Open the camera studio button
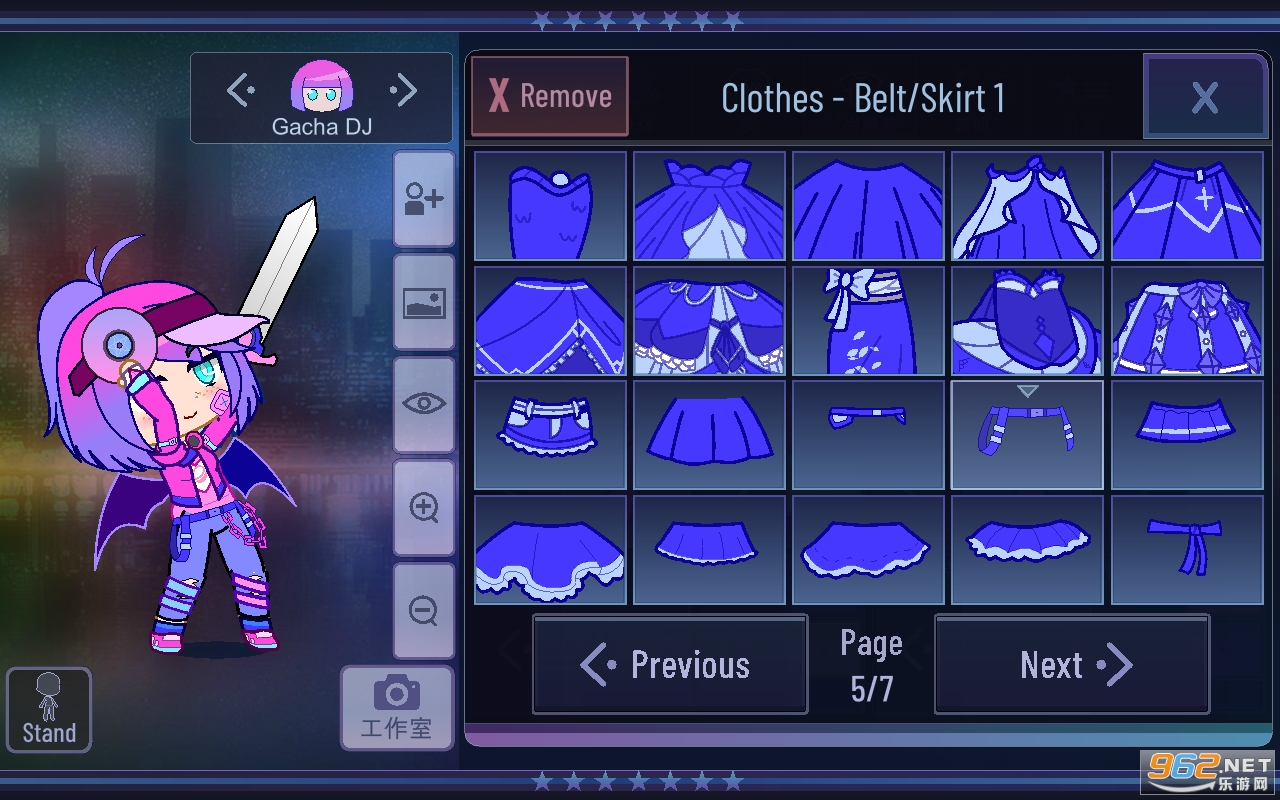Screen dimensions: 1280x800 point(396,707)
